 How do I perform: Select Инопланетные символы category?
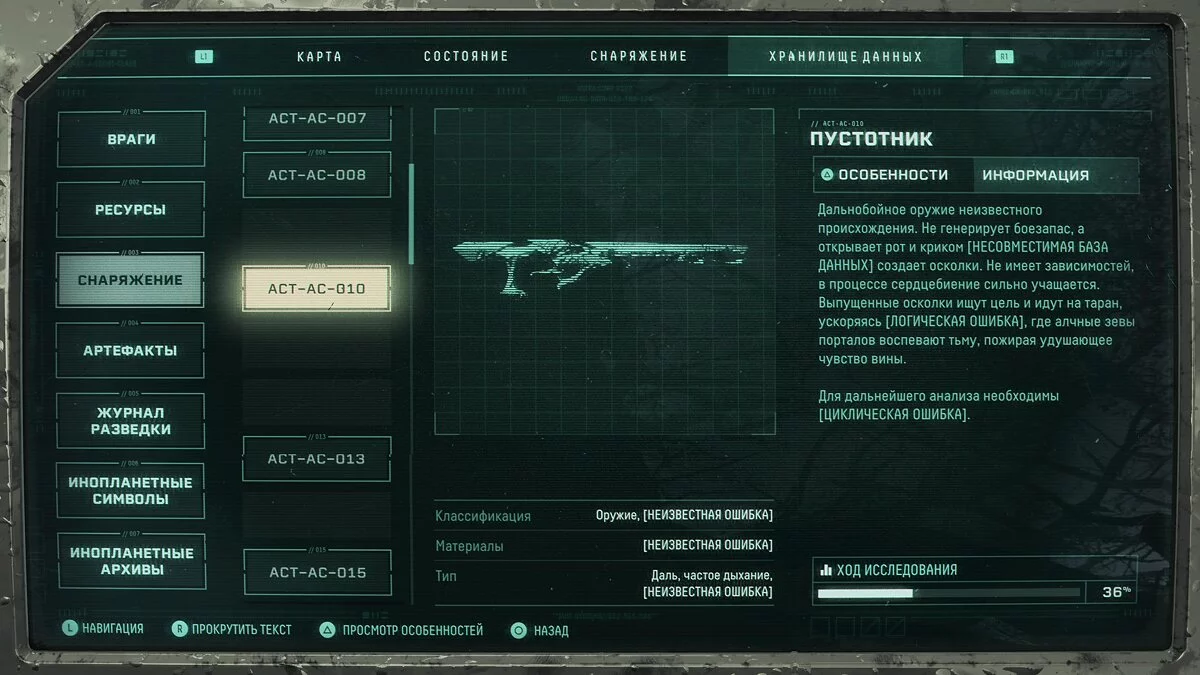click(131, 491)
